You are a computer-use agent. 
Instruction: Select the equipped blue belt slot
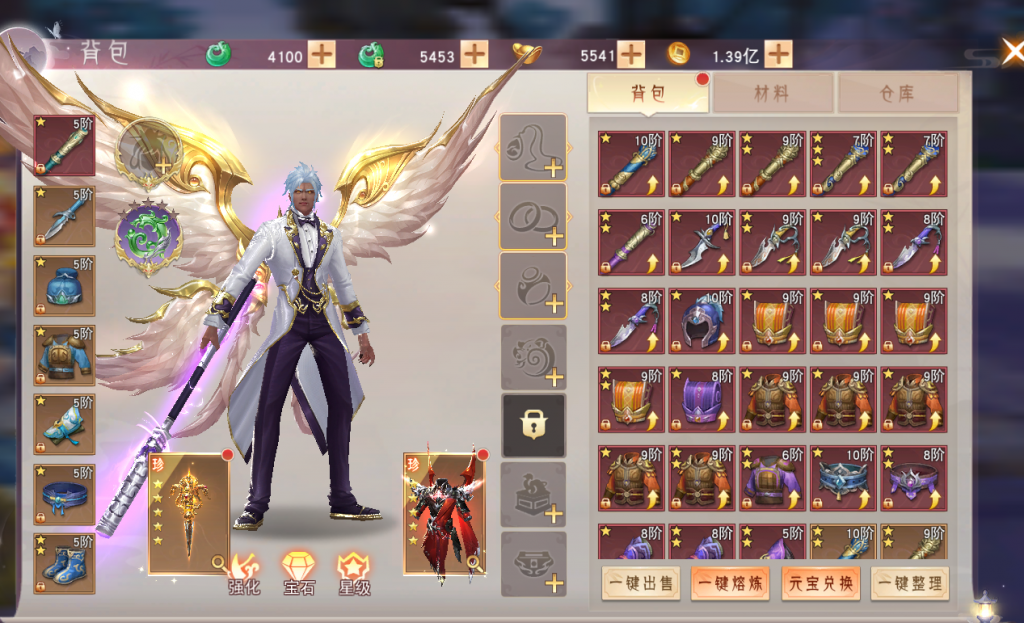(65, 494)
